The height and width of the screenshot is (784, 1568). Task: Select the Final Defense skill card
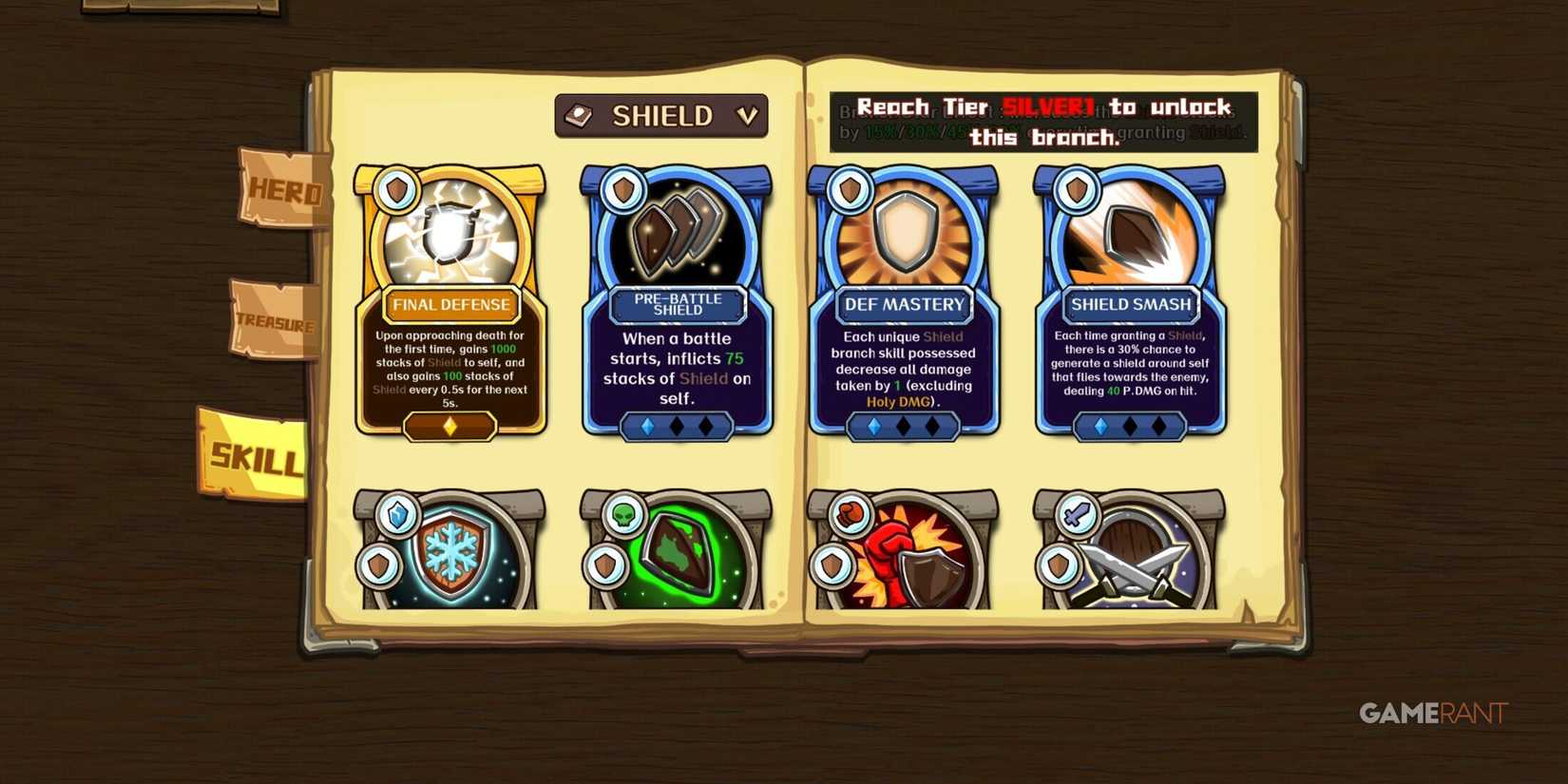[450, 304]
